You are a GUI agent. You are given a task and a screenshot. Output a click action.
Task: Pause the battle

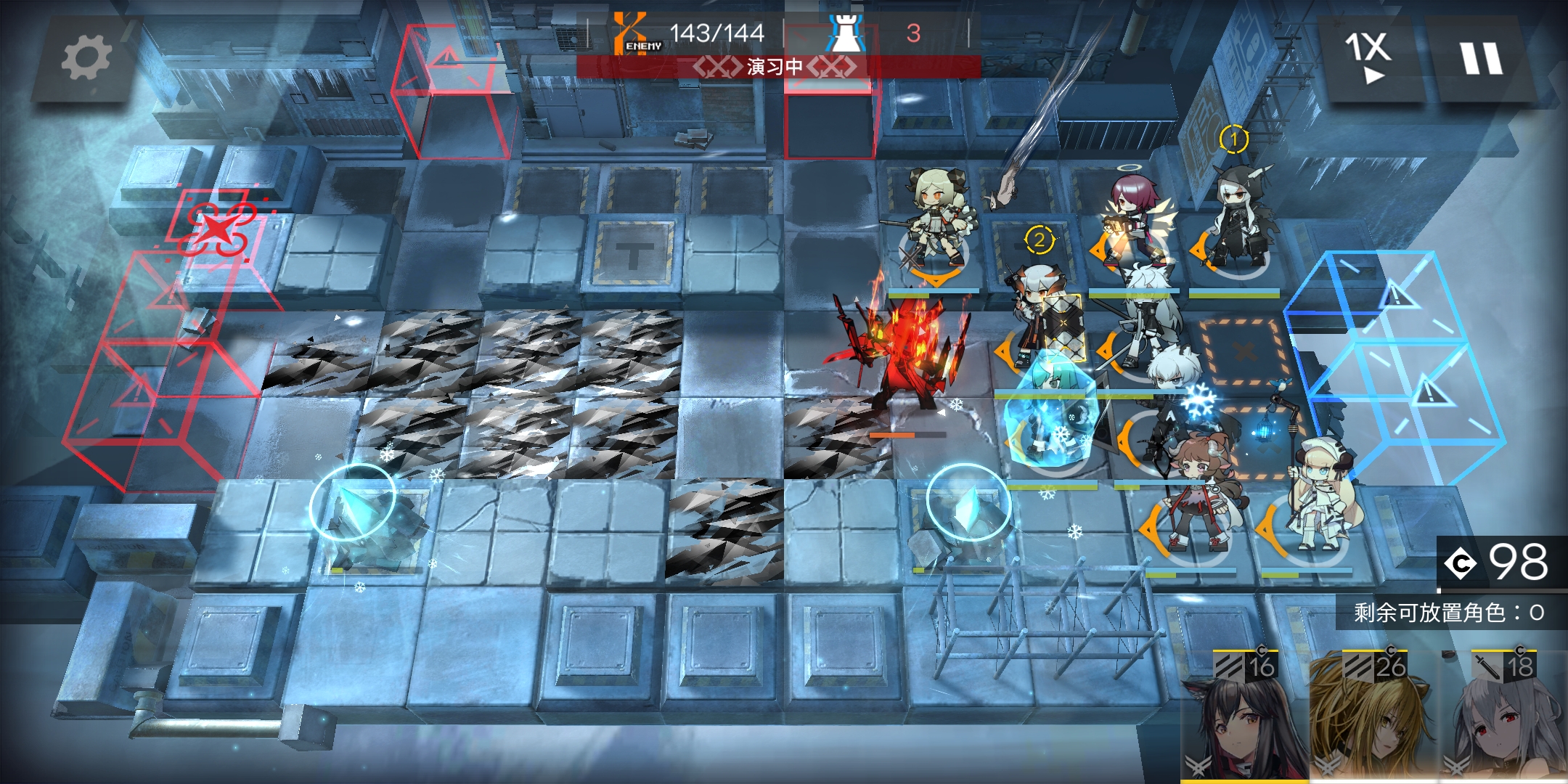1482,58
